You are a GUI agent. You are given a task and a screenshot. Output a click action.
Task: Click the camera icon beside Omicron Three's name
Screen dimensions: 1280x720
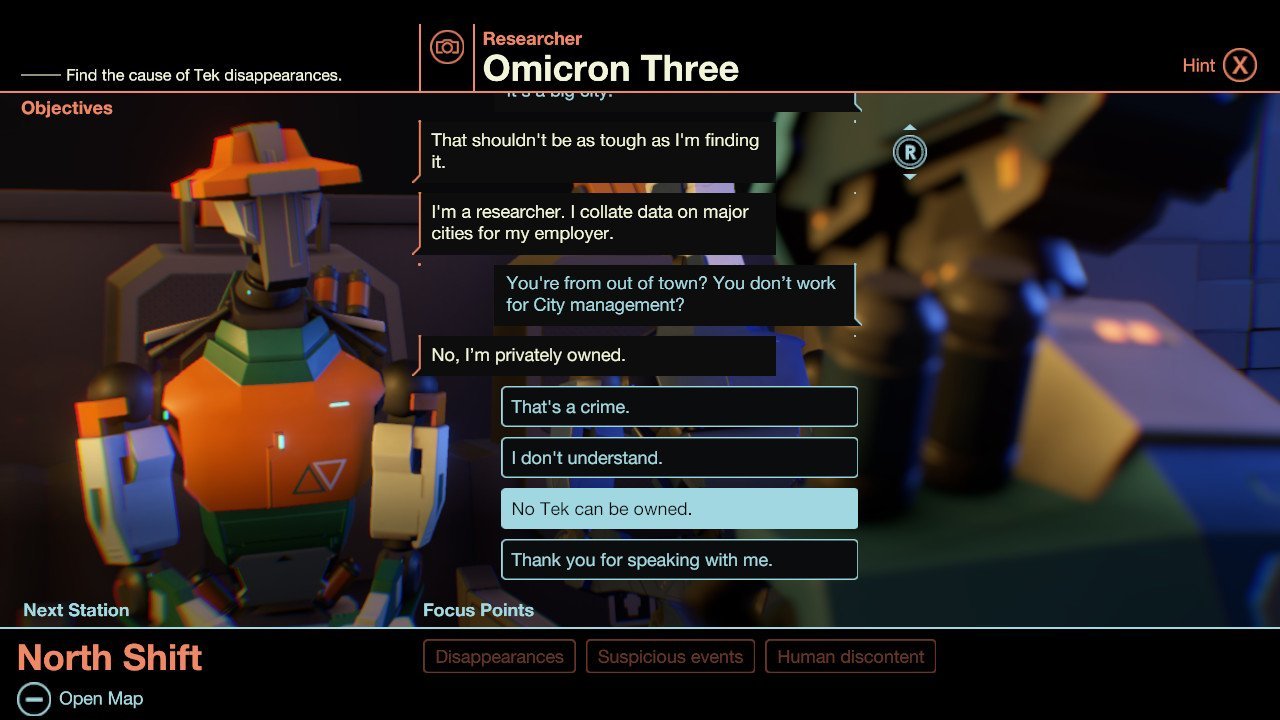click(x=447, y=46)
